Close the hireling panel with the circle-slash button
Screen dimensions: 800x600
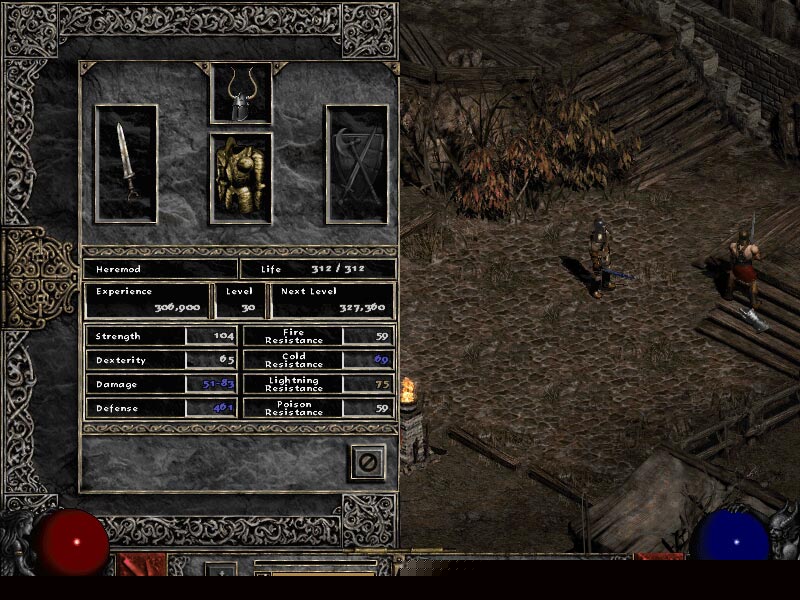pyautogui.click(x=368, y=462)
